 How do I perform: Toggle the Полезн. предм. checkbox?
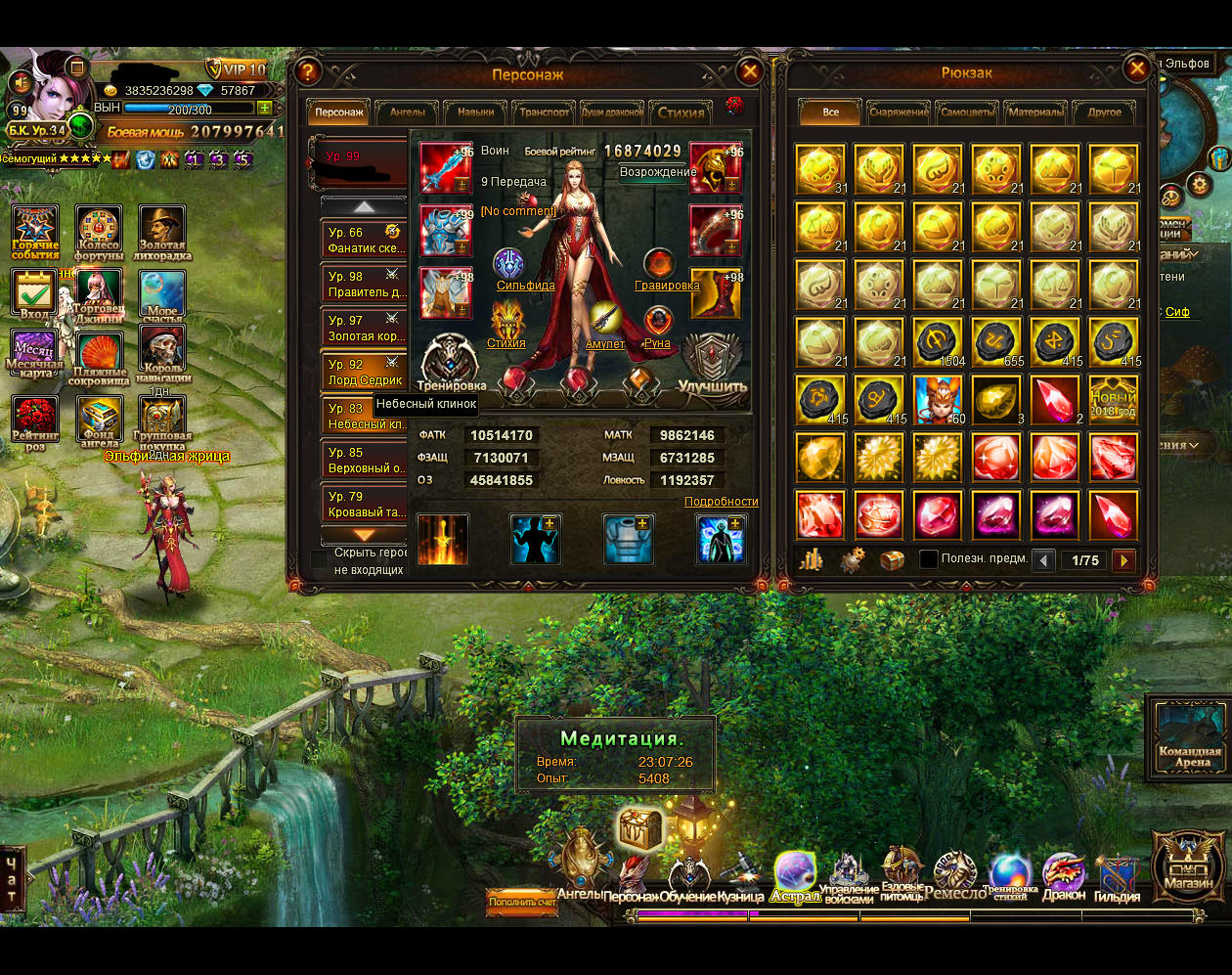pyautogui.click(x=929, y=559)
